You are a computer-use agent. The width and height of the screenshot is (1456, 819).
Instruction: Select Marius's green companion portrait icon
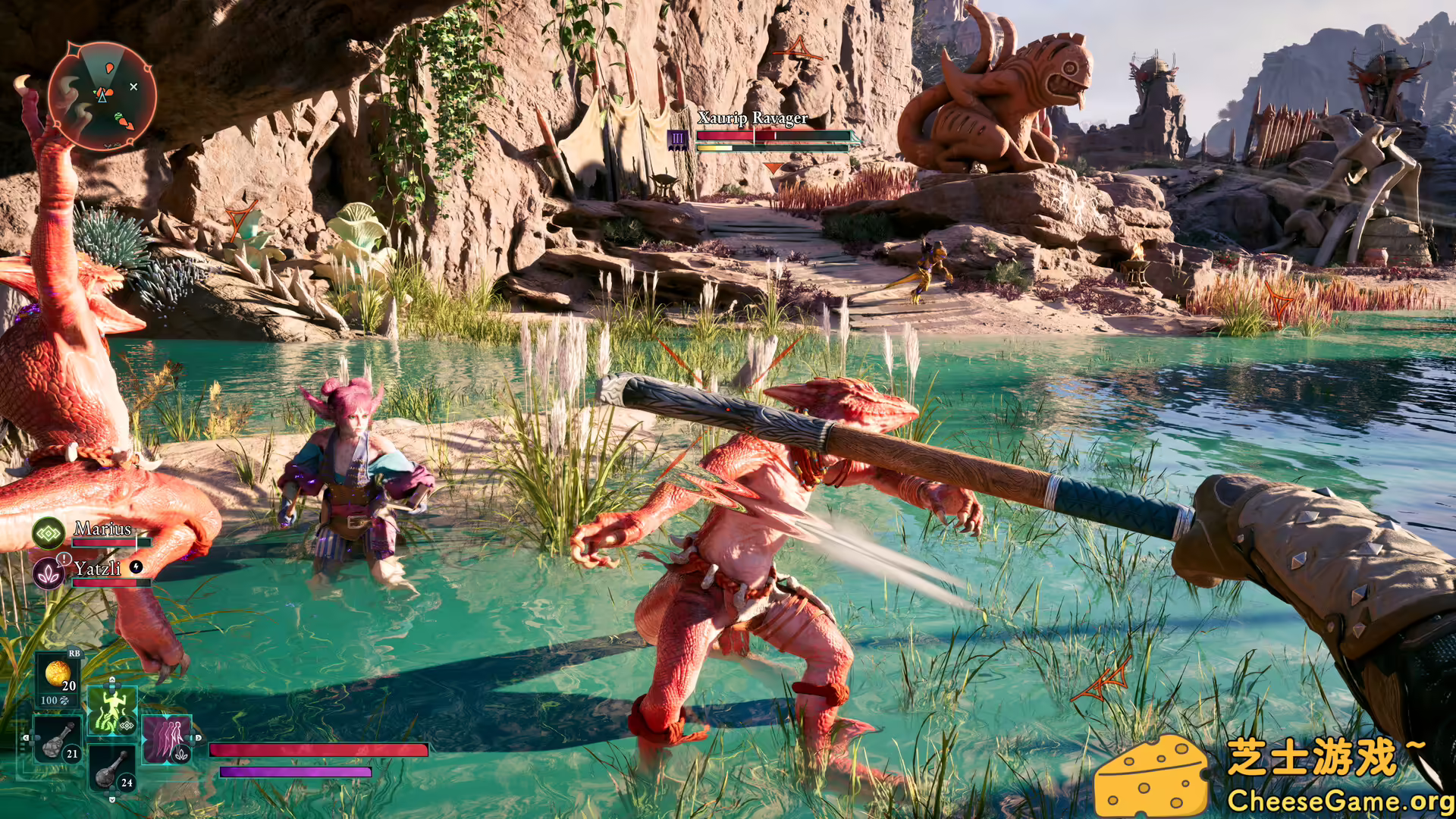click(x=49, y=534)
